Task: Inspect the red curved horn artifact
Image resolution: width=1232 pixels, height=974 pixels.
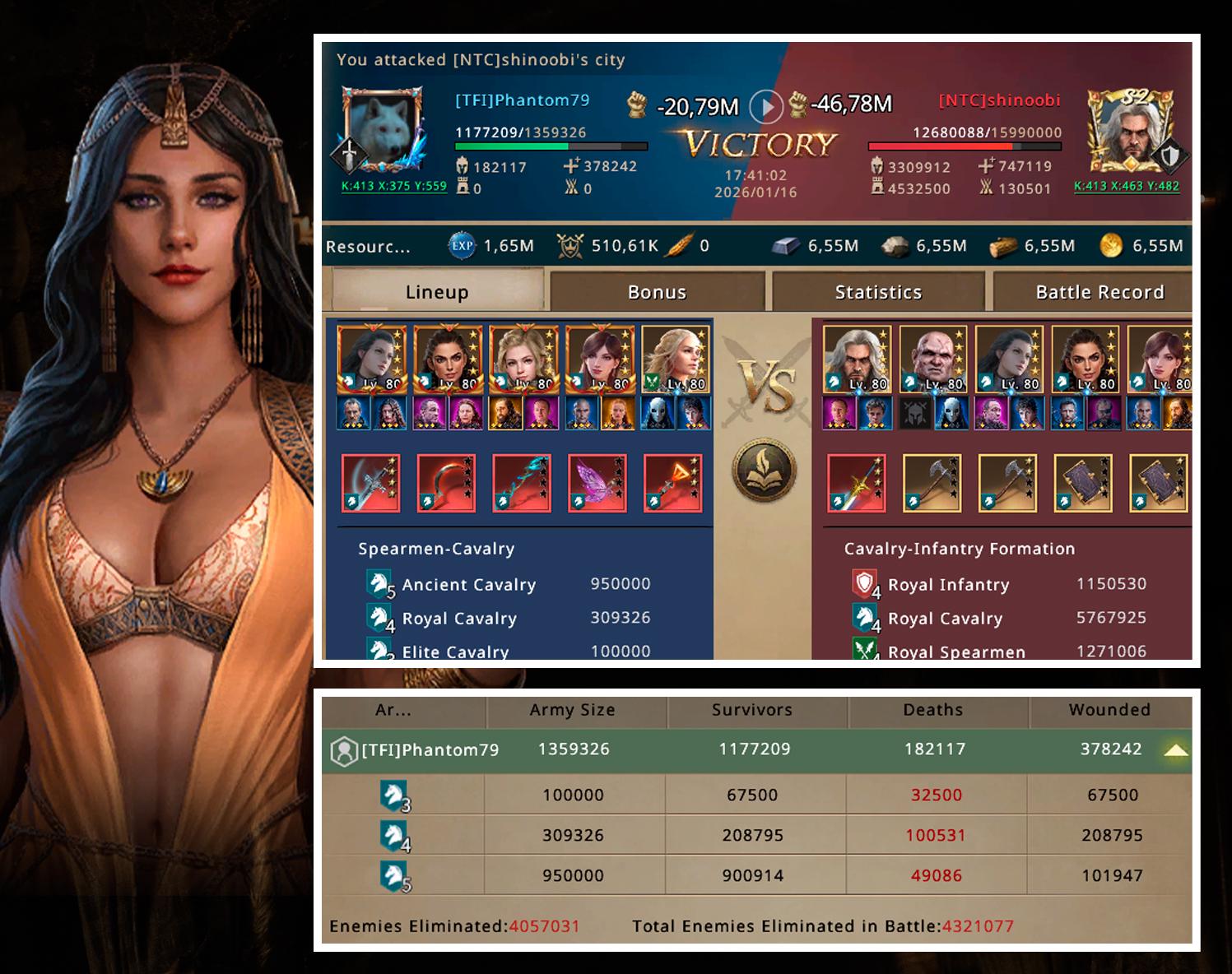Action: tap(447, 483)
